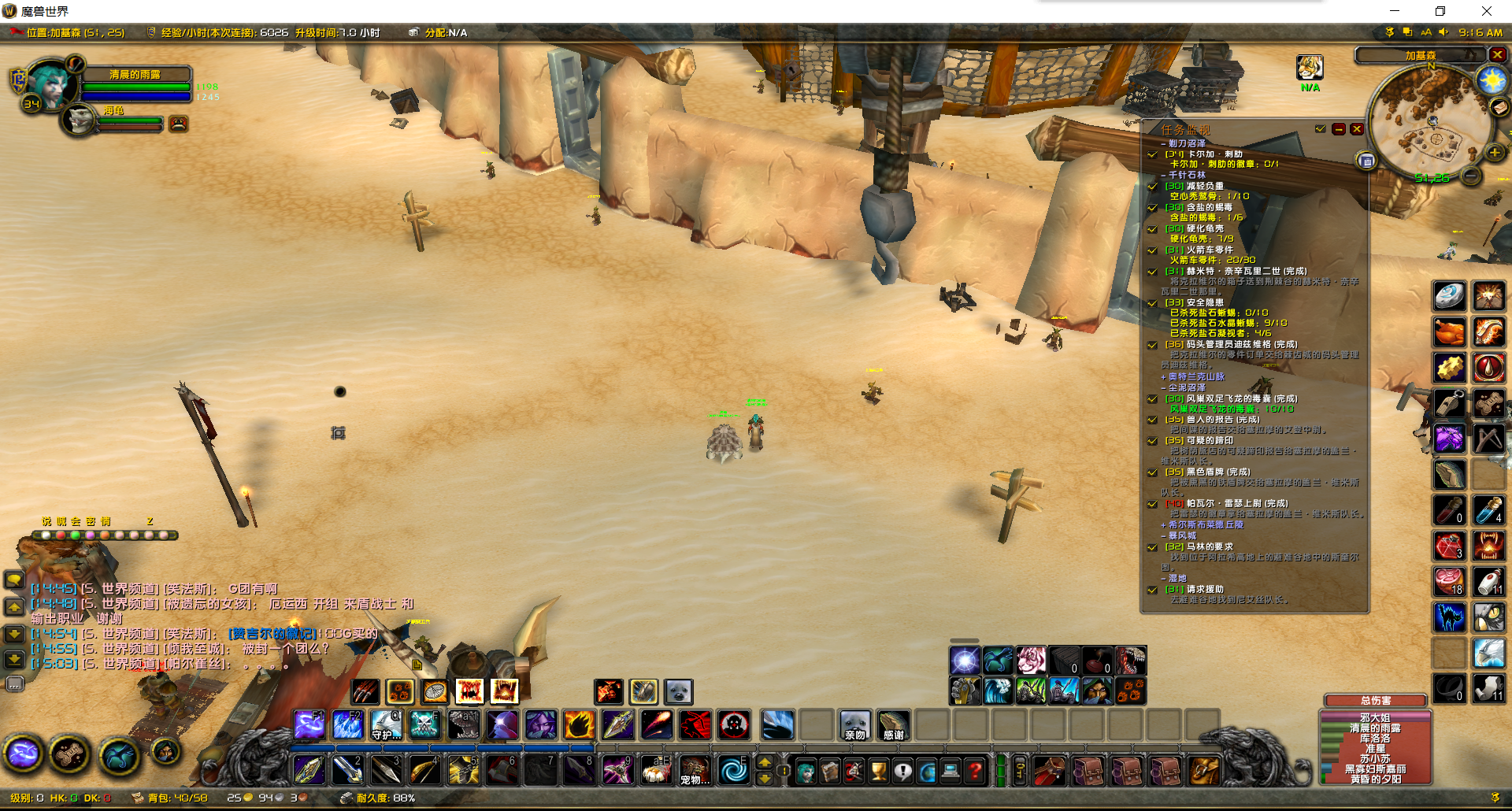Open the main backpack bag
1512x811 pixels.
[x=1204, y=771]
